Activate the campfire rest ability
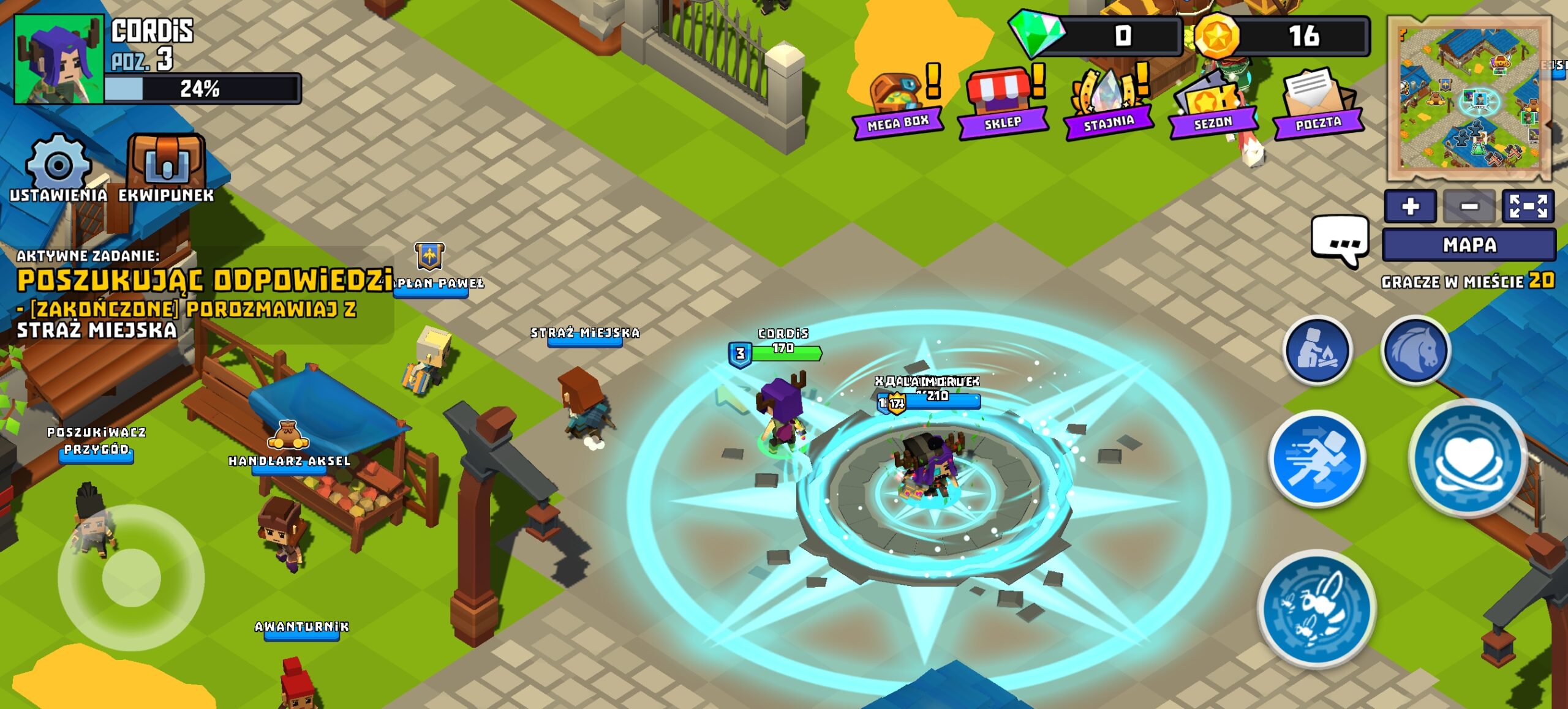Screen dimensions: 1568x709 click(1317, 350)
